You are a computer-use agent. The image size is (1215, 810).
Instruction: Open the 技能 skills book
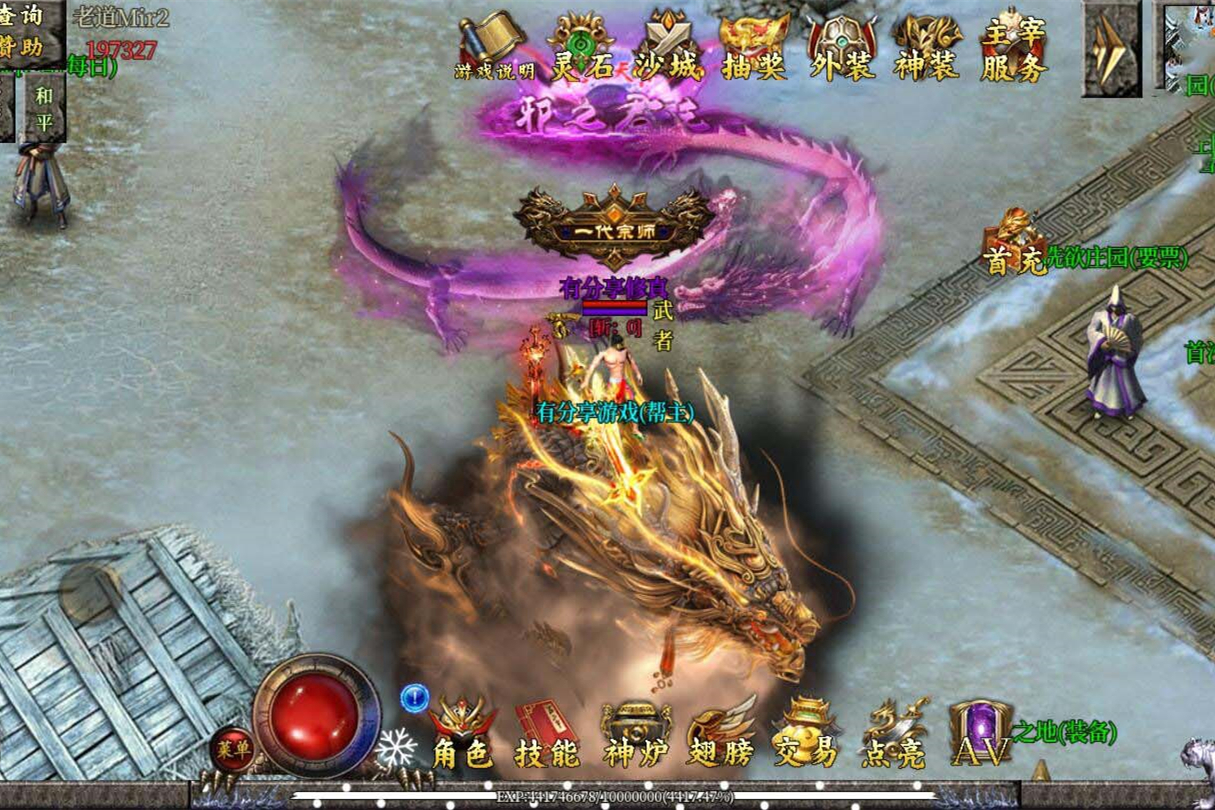pyautogui.click(x=547, y=735)
